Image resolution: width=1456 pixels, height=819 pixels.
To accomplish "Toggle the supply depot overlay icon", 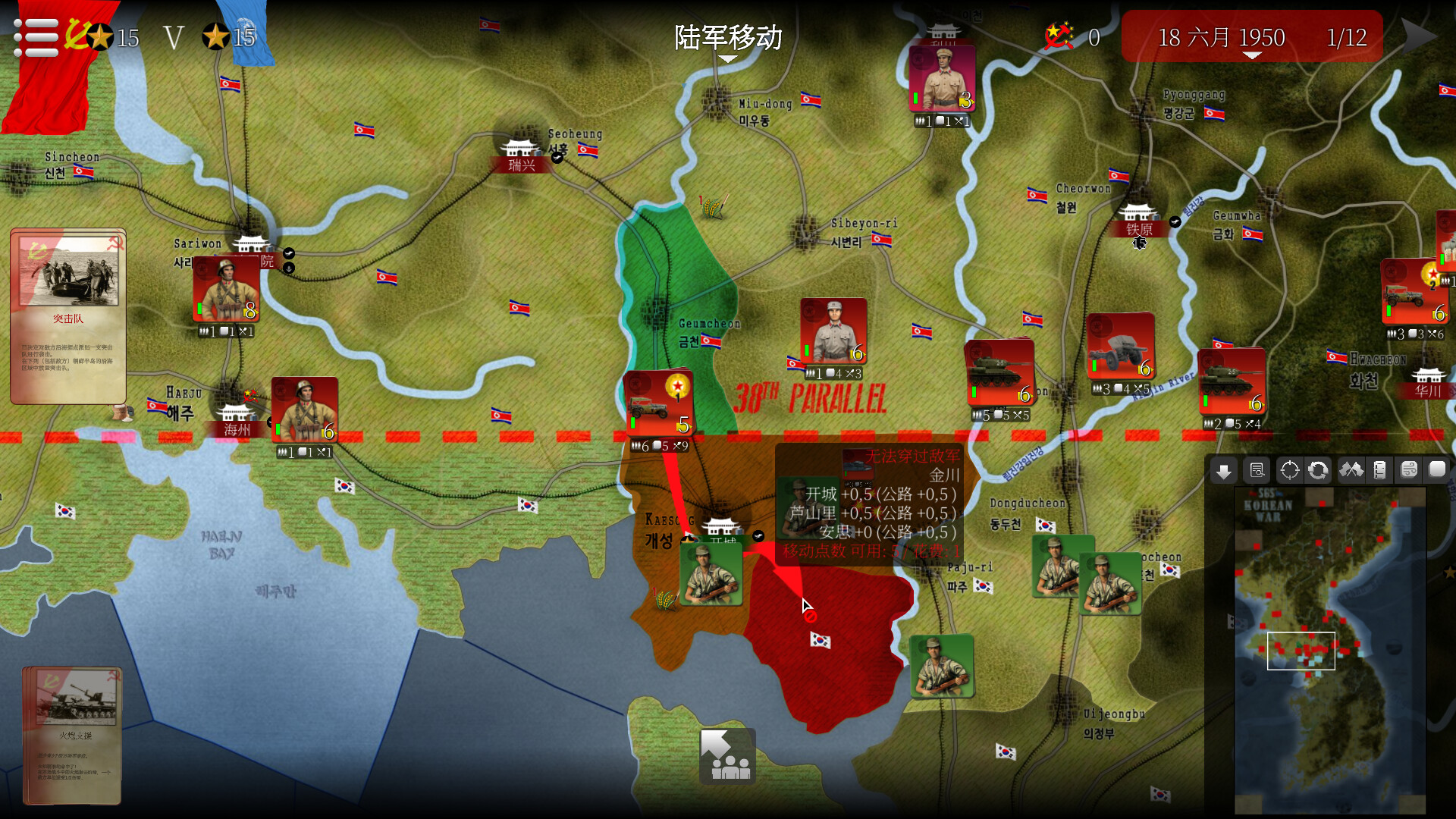I will click(x=1380, y=470).
